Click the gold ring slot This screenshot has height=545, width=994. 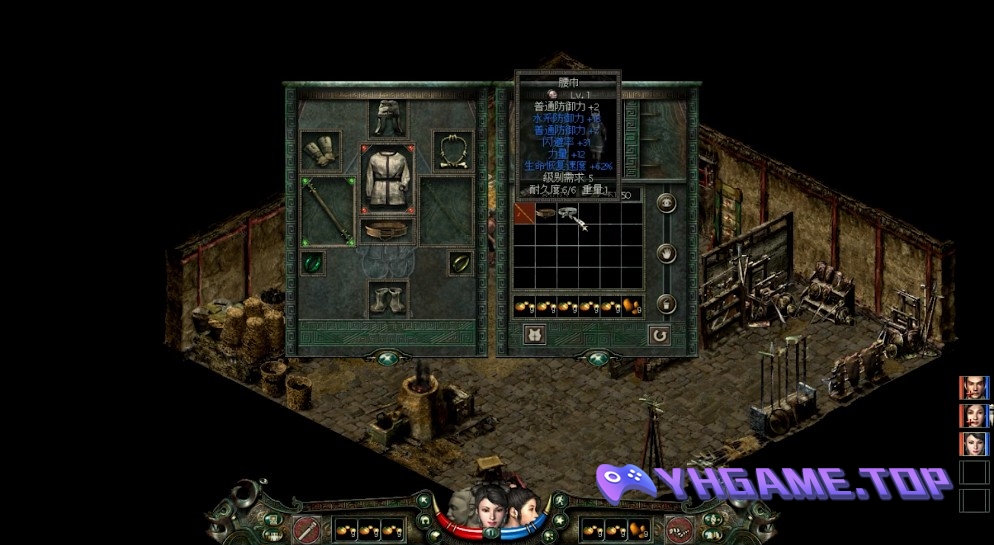click(x=460, y=263)
